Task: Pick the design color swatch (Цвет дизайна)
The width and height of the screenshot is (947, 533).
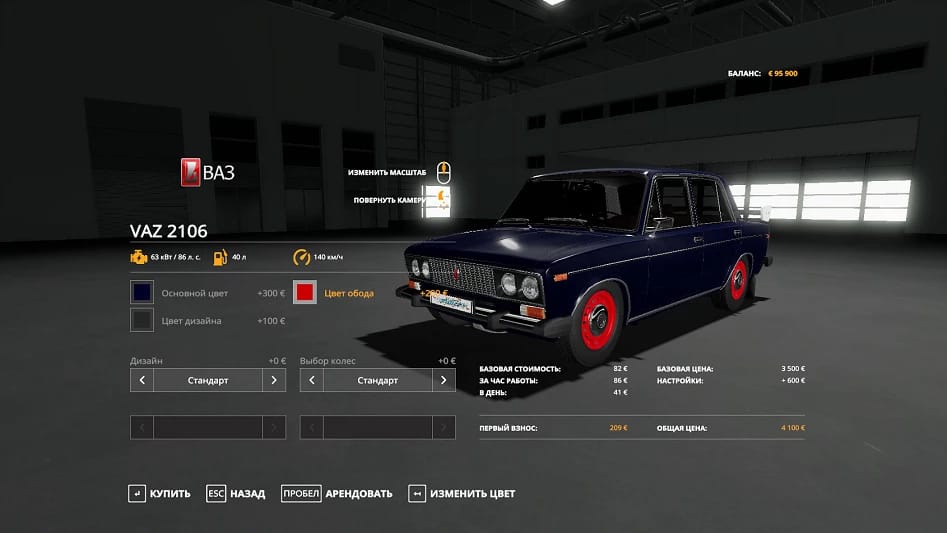Action: 142,320
